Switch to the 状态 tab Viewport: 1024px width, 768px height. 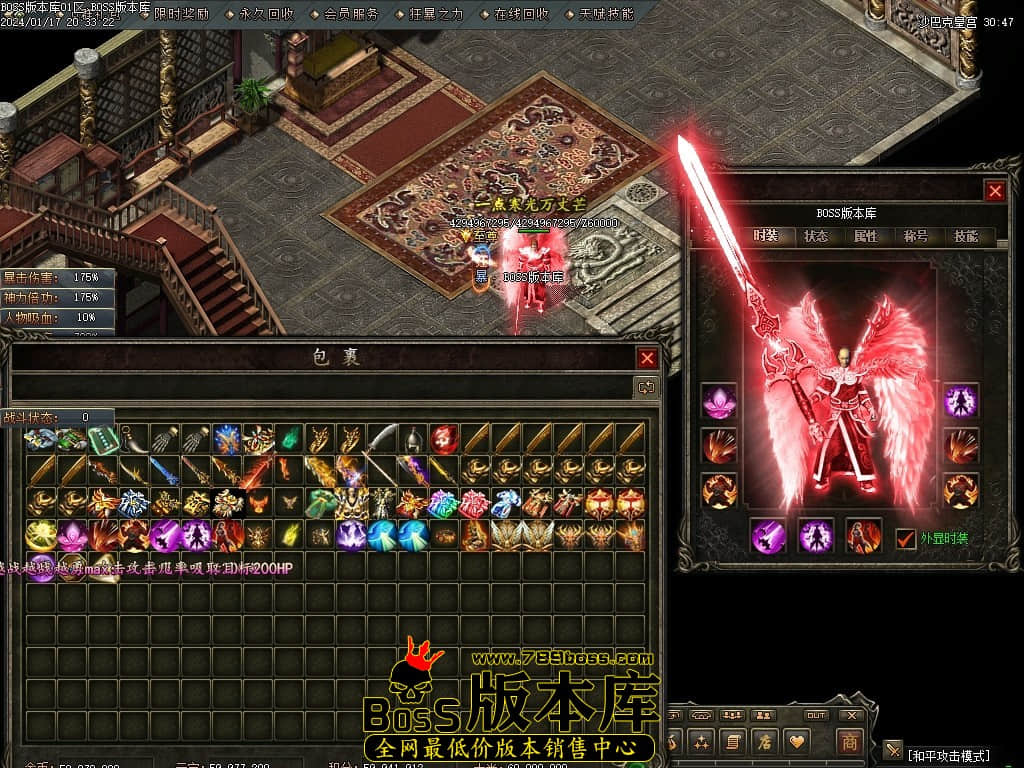816,237
